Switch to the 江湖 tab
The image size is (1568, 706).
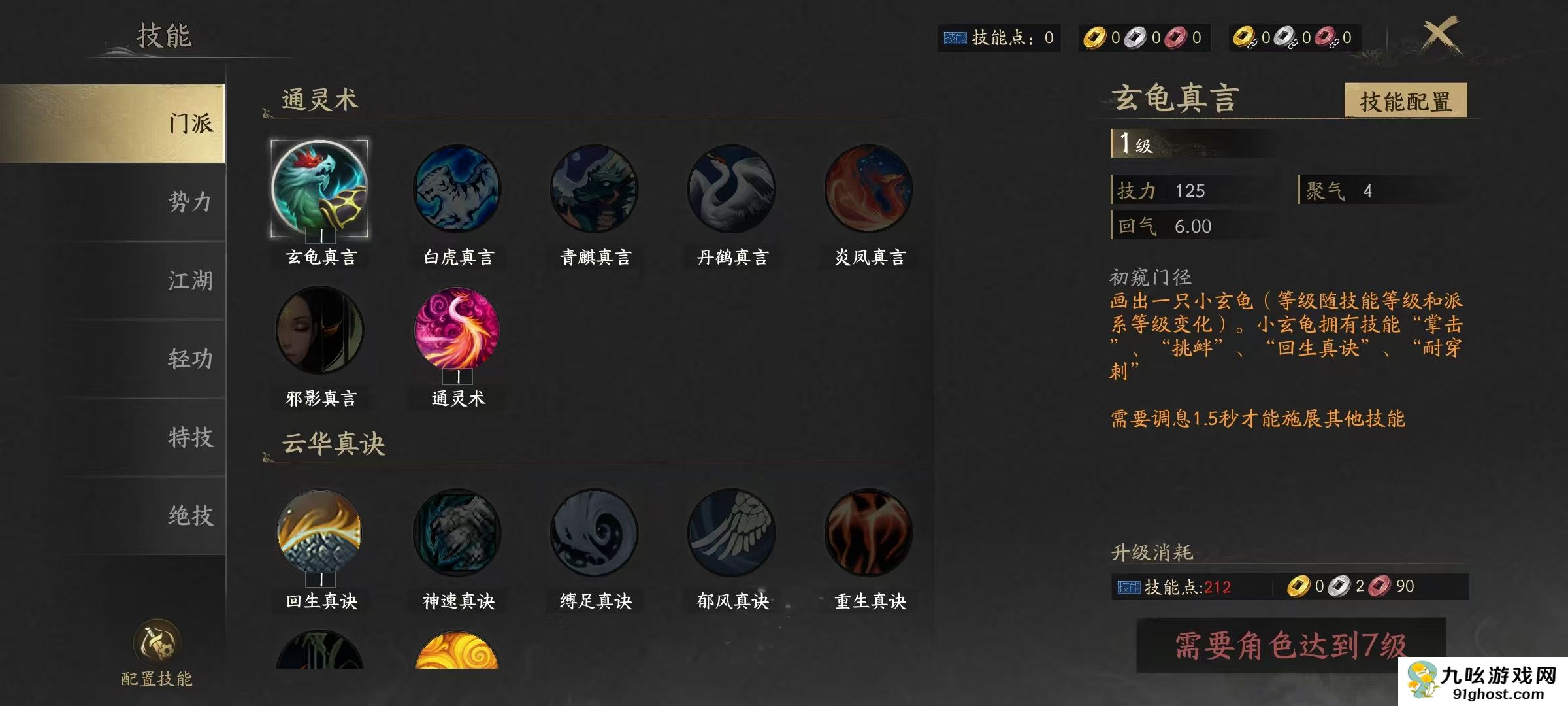189,281
